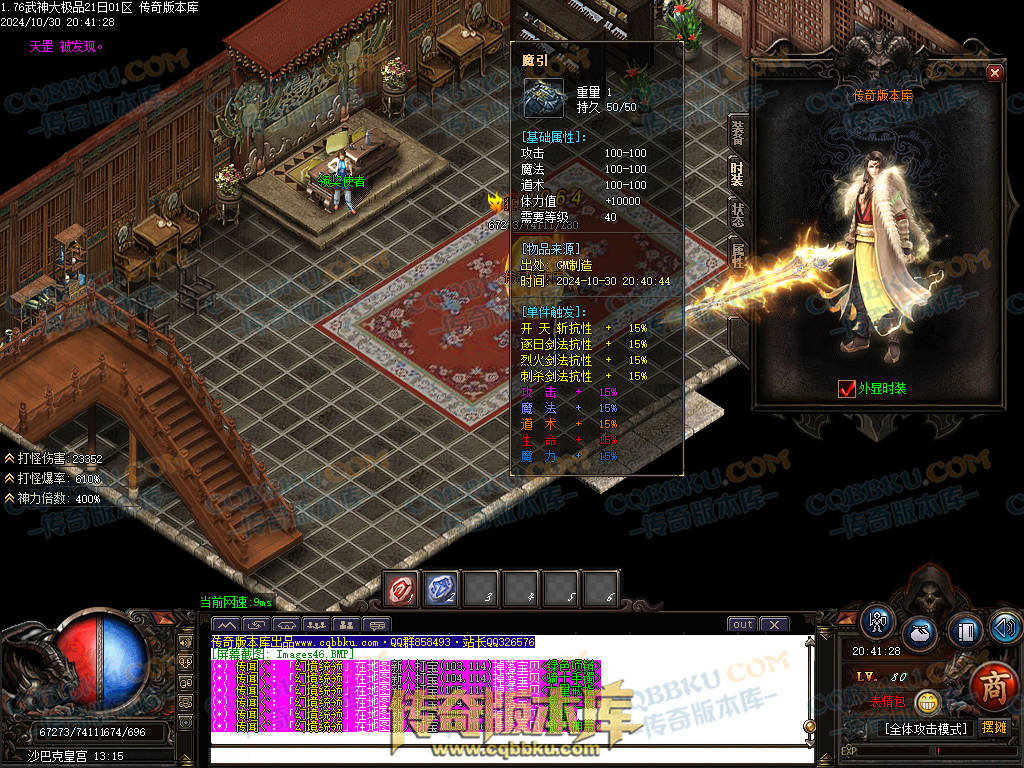This screenshot has width=1024, height=768.
Task: Open the character sheet round icon
Action: pos(878,621)
